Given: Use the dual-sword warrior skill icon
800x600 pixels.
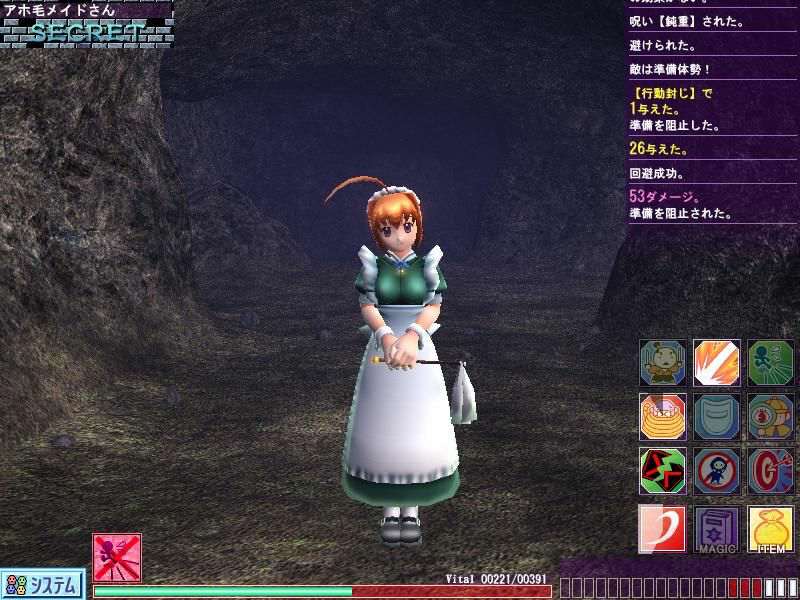Looking at the screenshot, I should pos(662,364).
